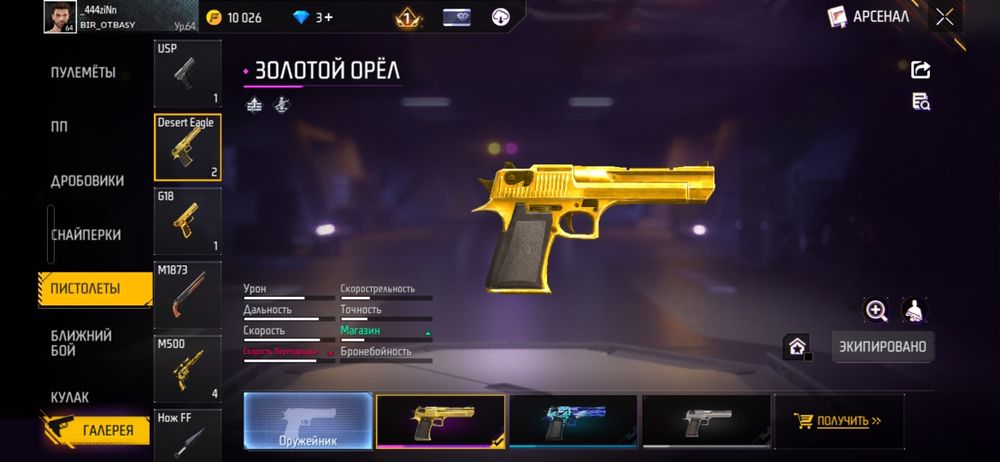Switch to the Пулемёты category
This screenshot has width=1000, height=462.
coord(83,73)
